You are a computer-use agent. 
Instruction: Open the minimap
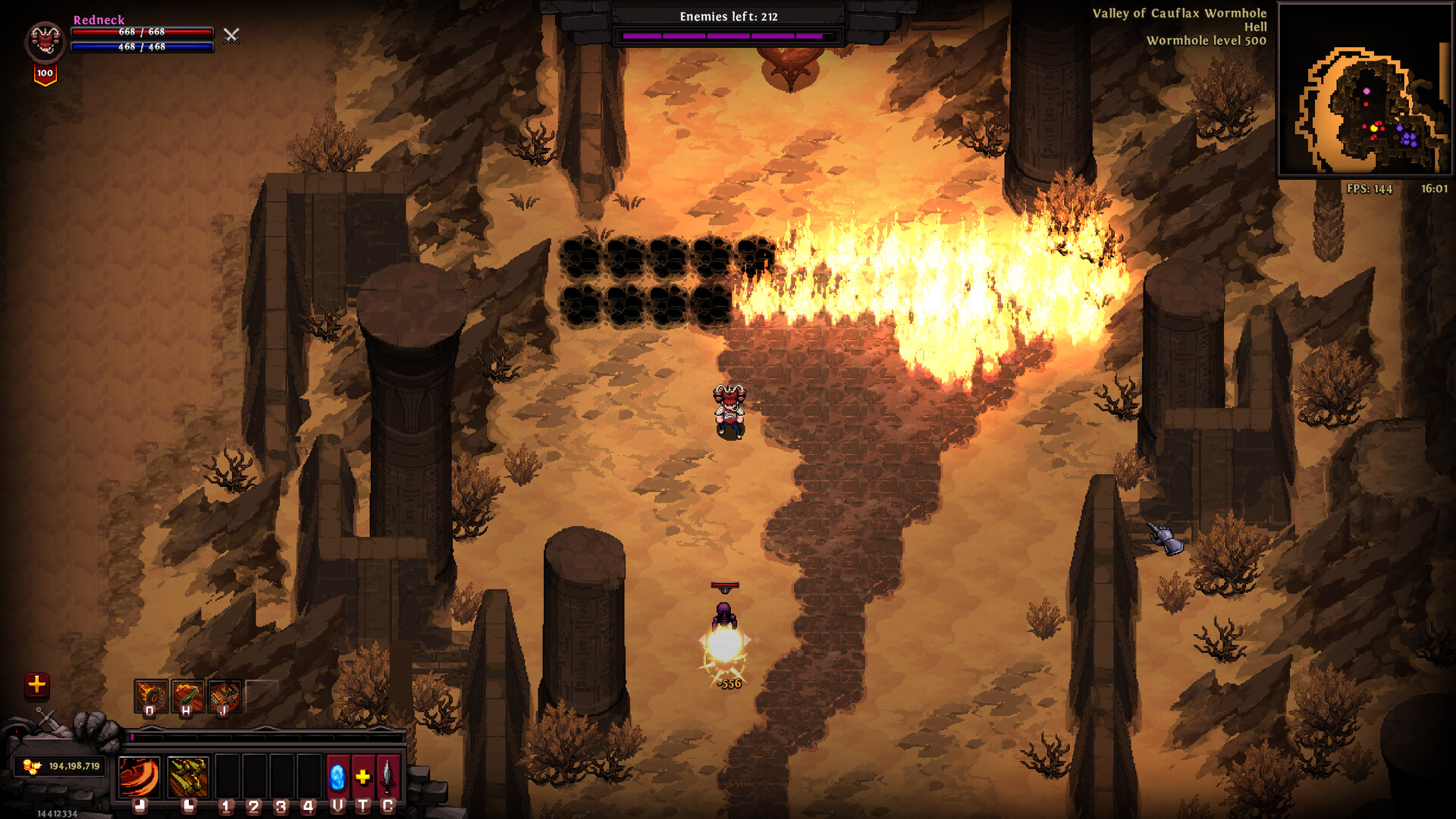pyautogui.click(x=1364, y=89)
